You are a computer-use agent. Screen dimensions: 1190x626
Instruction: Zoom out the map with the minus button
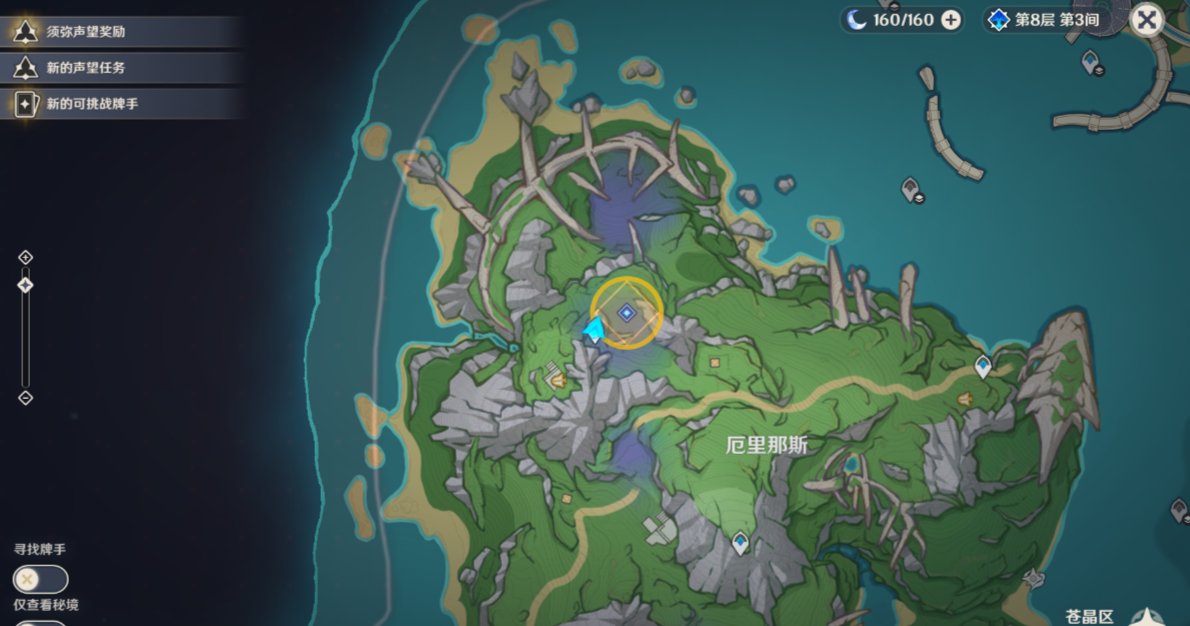pos(26,398)
